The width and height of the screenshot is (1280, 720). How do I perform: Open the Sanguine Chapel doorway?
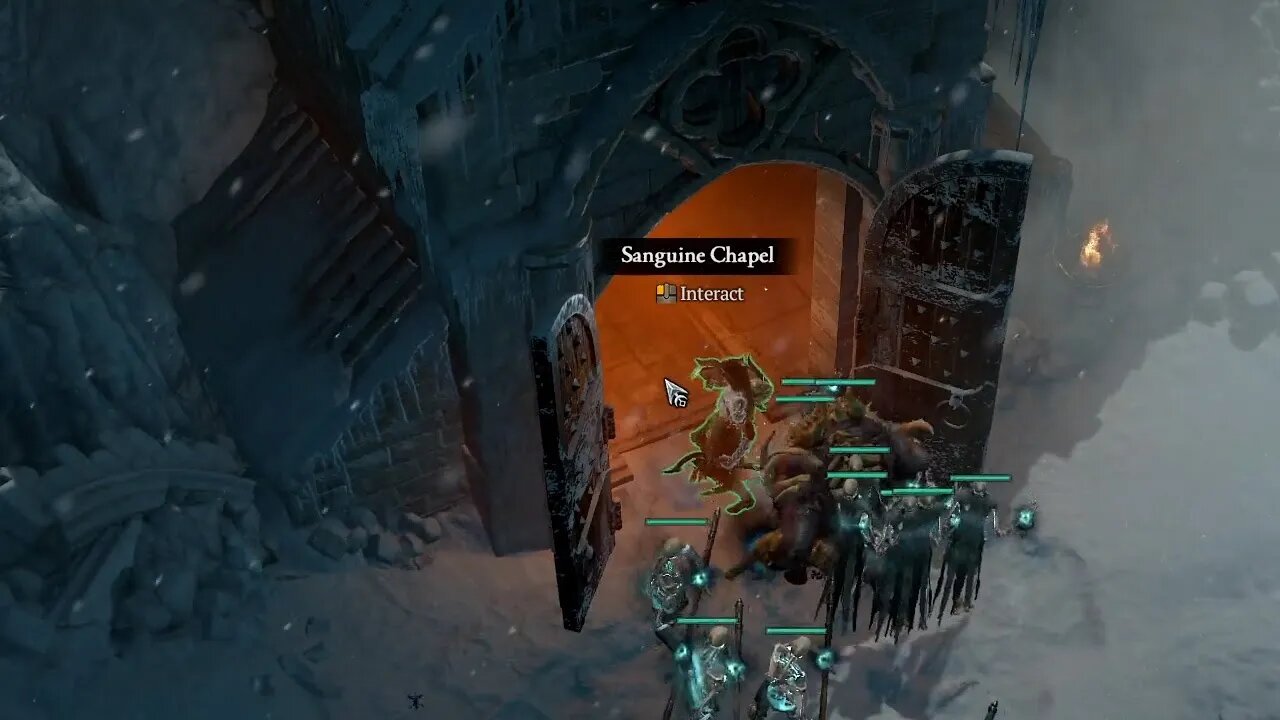click(x=720, y=330)
